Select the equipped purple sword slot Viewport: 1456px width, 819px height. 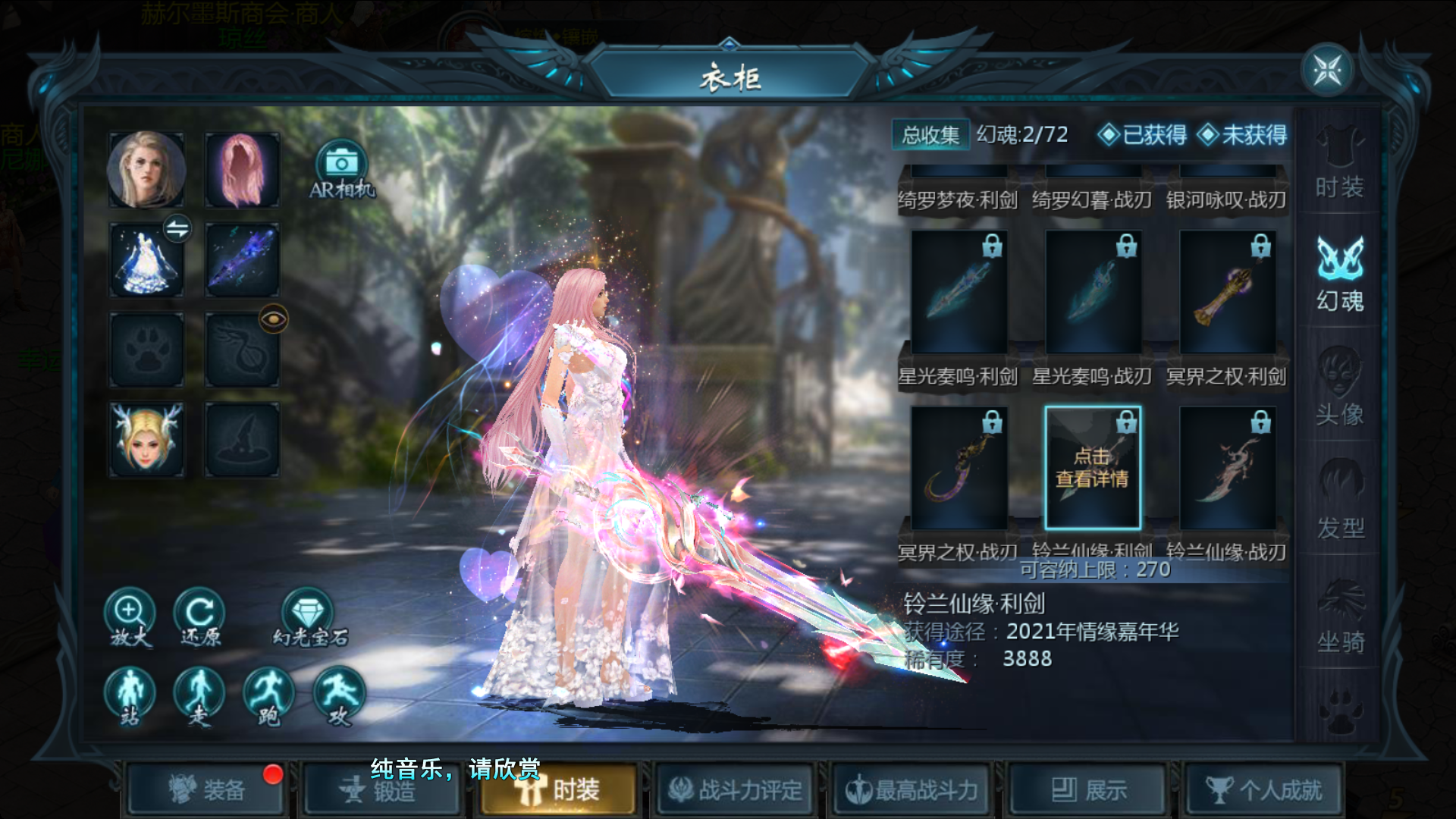pyautogui.click(x=242, y=260)
